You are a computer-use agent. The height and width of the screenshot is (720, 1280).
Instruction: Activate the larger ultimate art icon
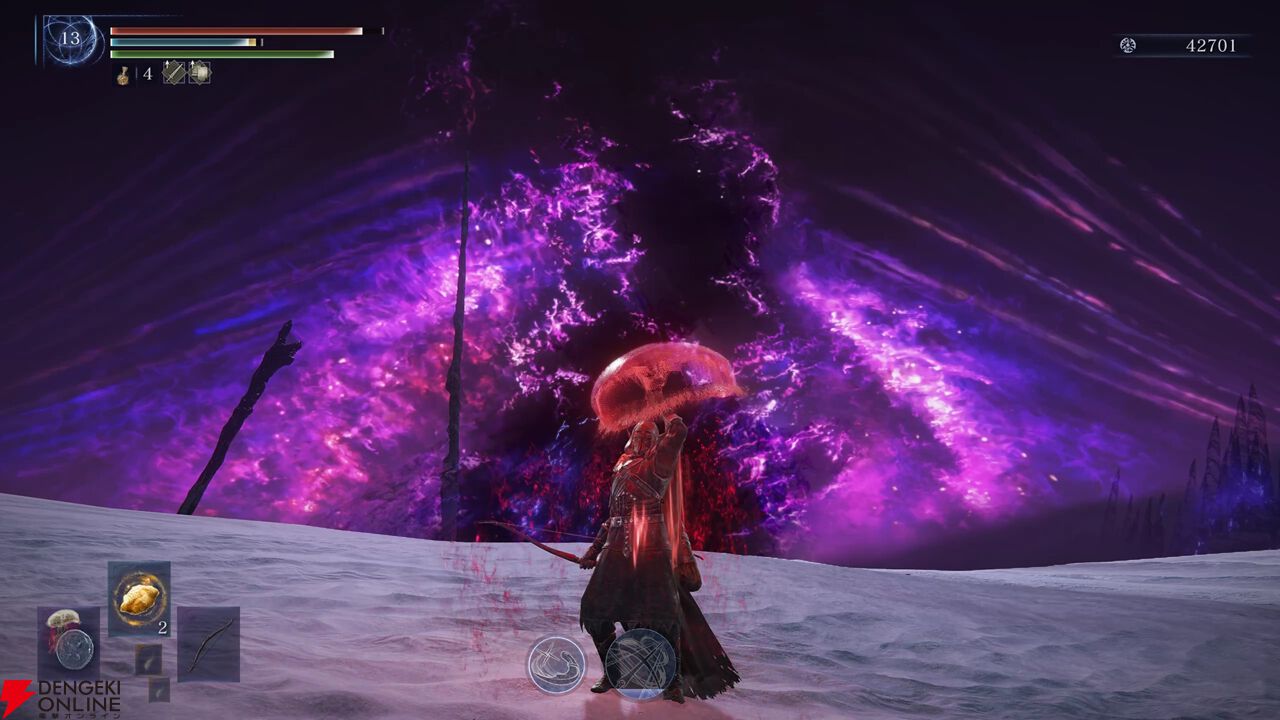click(641, 664)
